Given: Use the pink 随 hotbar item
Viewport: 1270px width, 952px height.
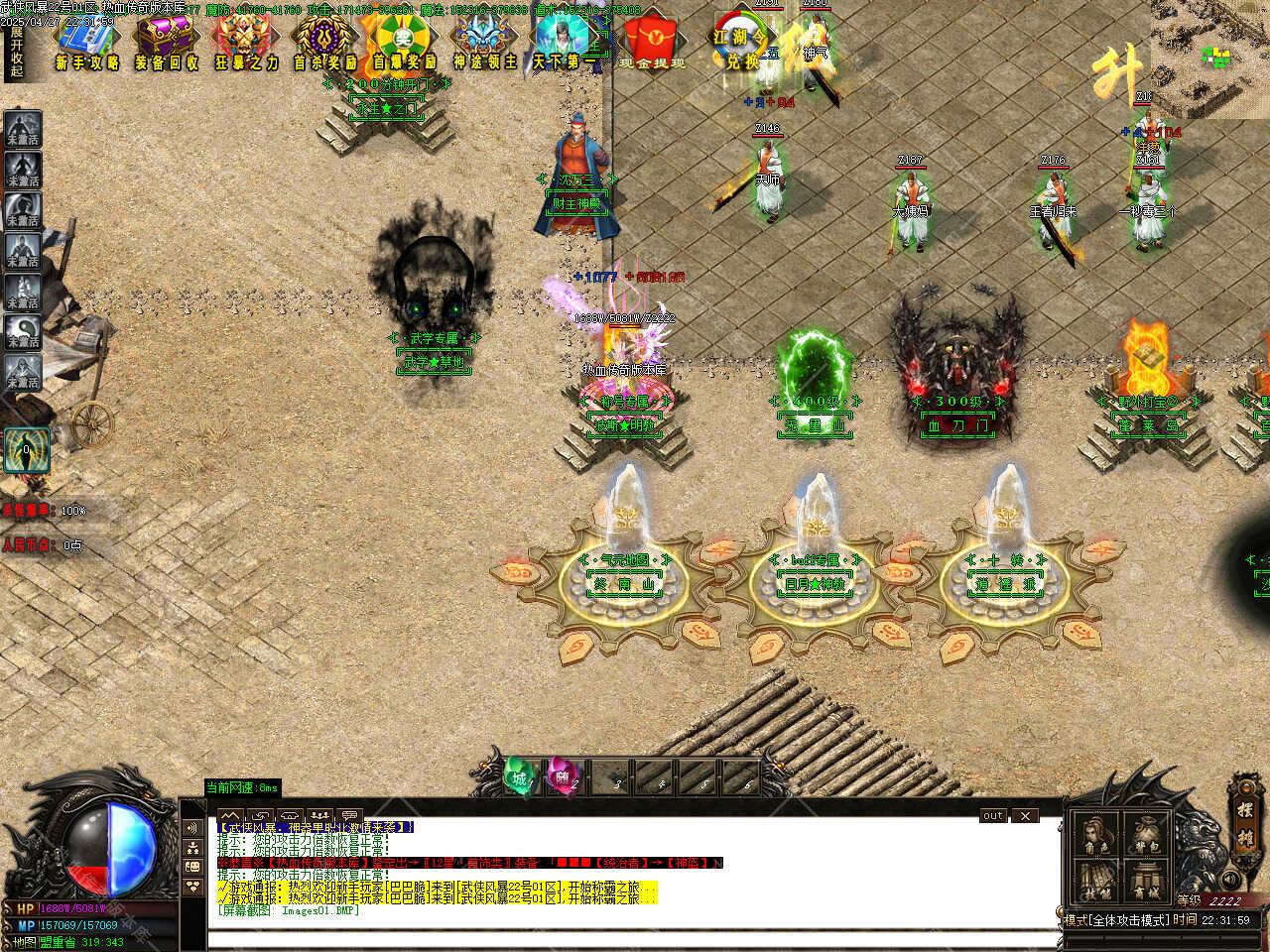Looking at the screenshot, I should tap(562, 777).
